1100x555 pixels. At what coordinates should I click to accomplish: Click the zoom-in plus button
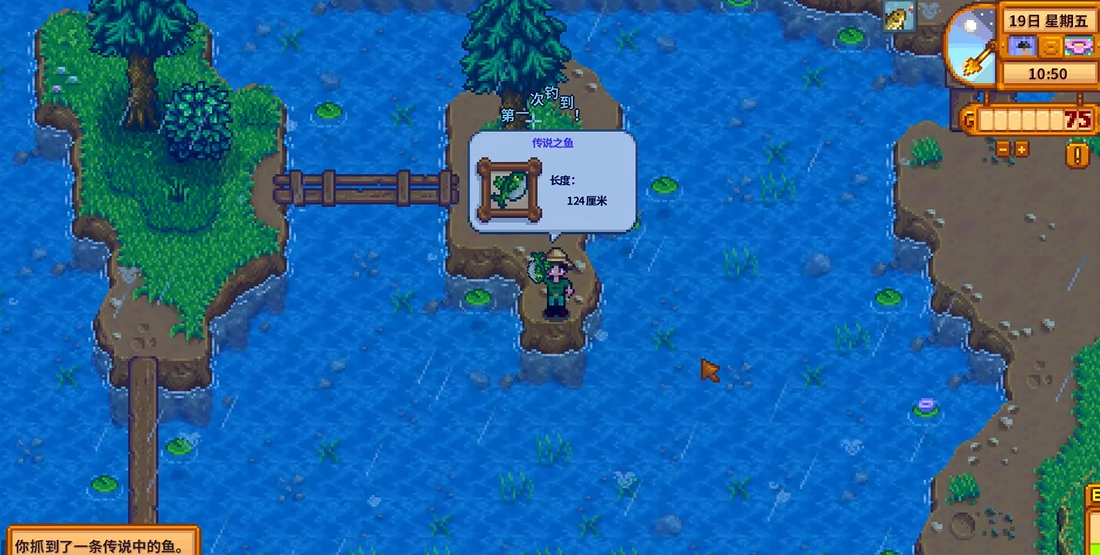coord(1021,149)
